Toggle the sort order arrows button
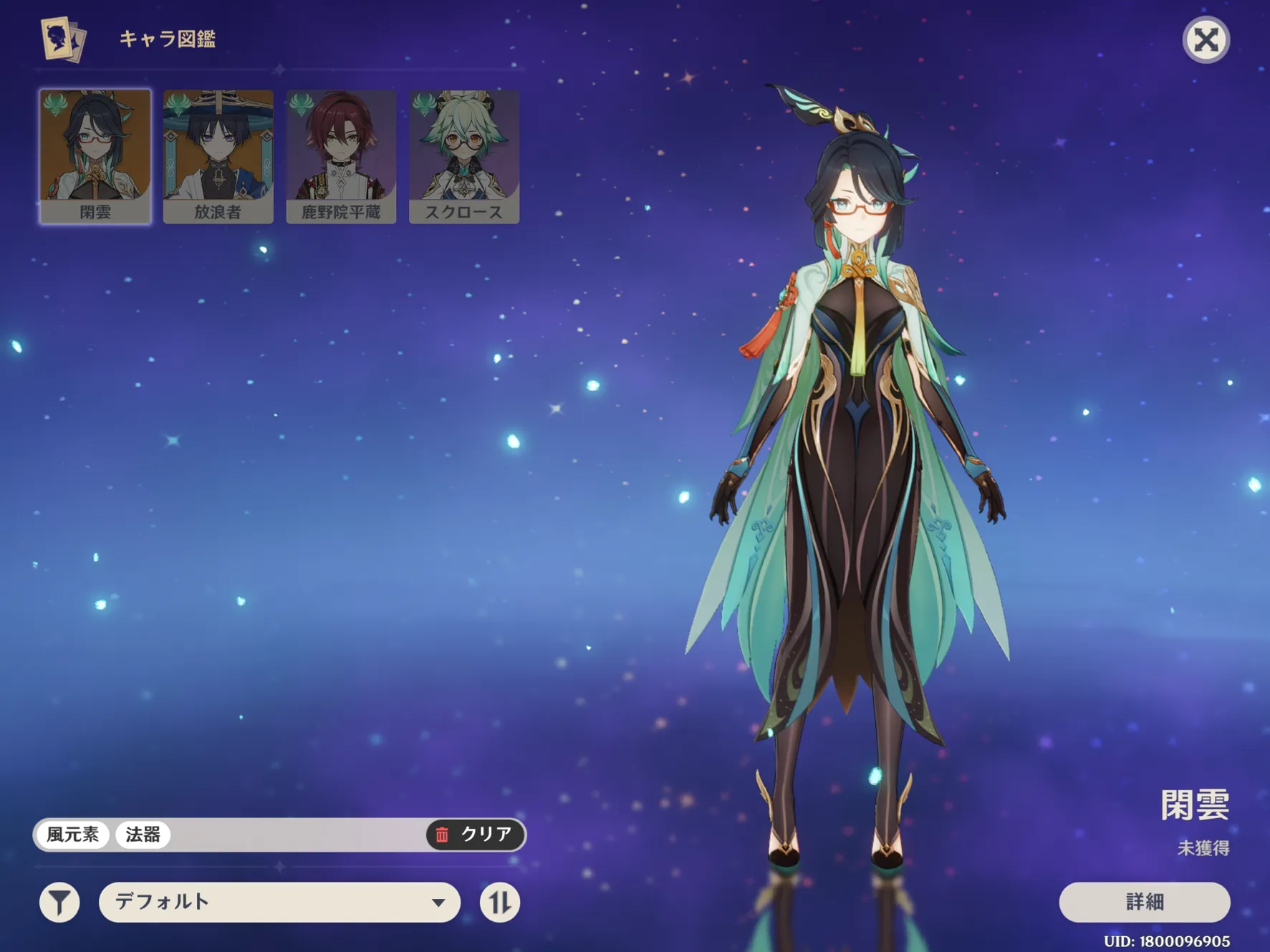This screenshot has width=1270, height=952. coord(499,902)
